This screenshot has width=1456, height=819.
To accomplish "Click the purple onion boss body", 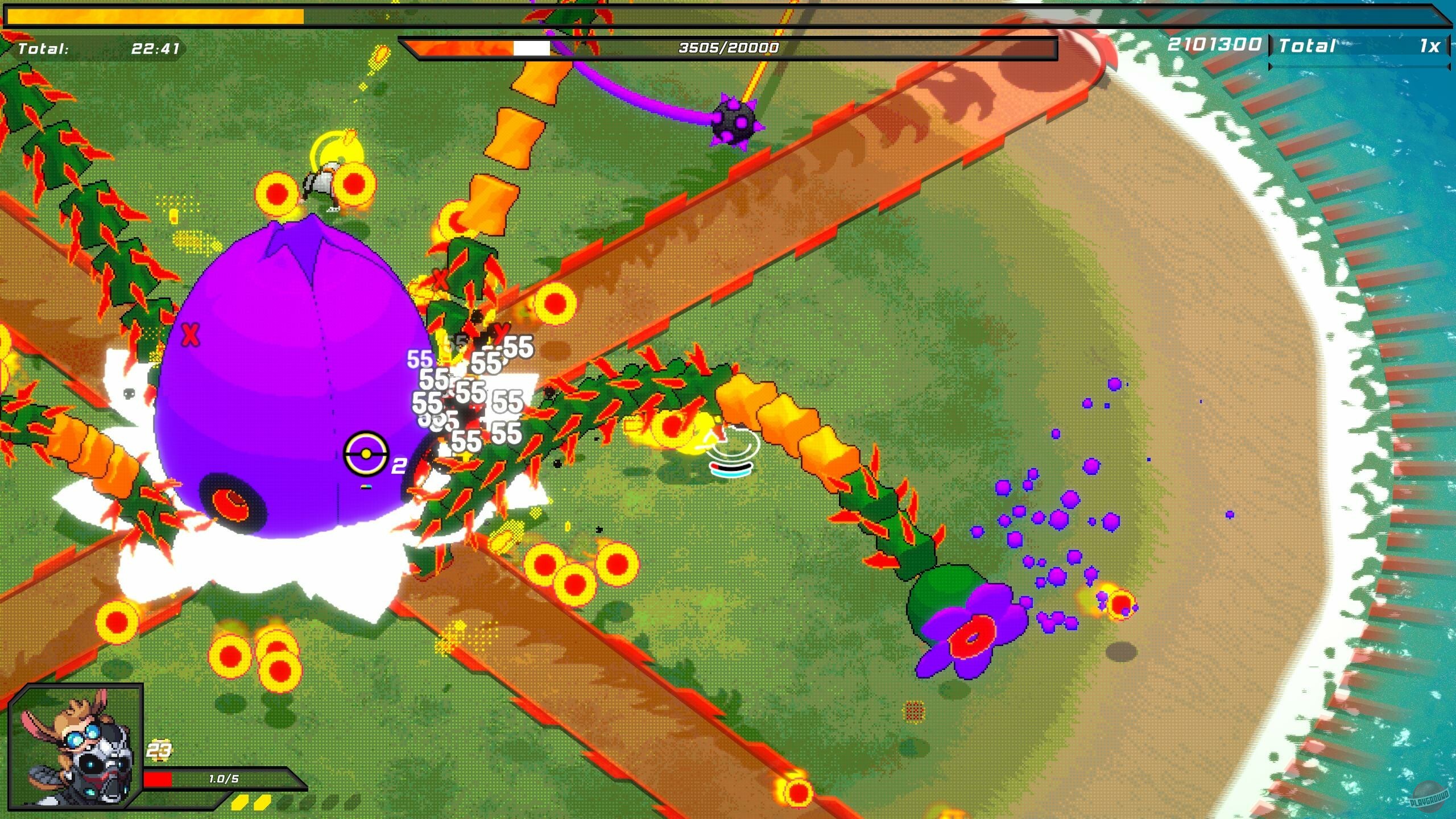I will (x=296, y=370).
